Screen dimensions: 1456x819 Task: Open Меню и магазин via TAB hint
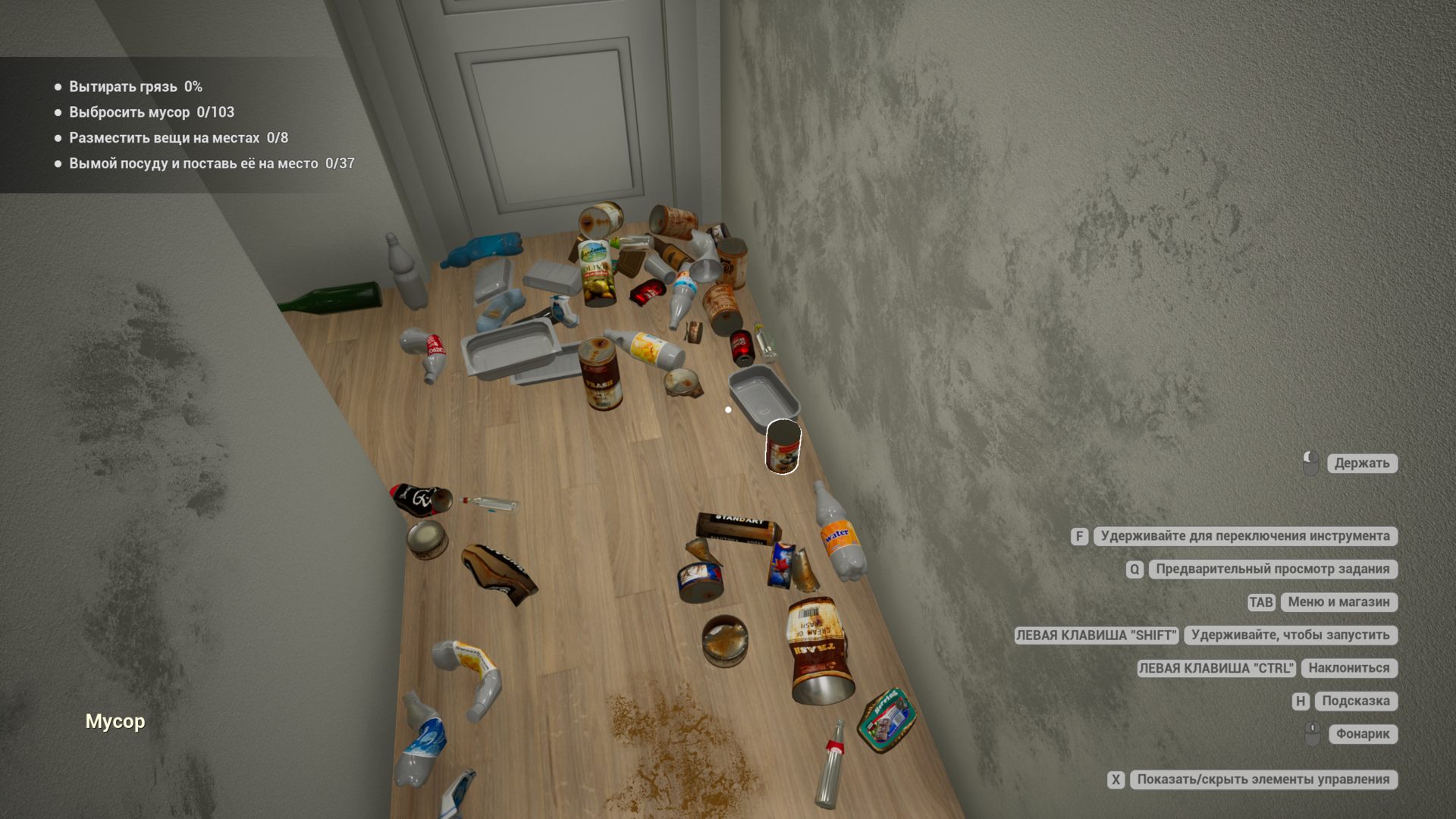point(1338,602)
